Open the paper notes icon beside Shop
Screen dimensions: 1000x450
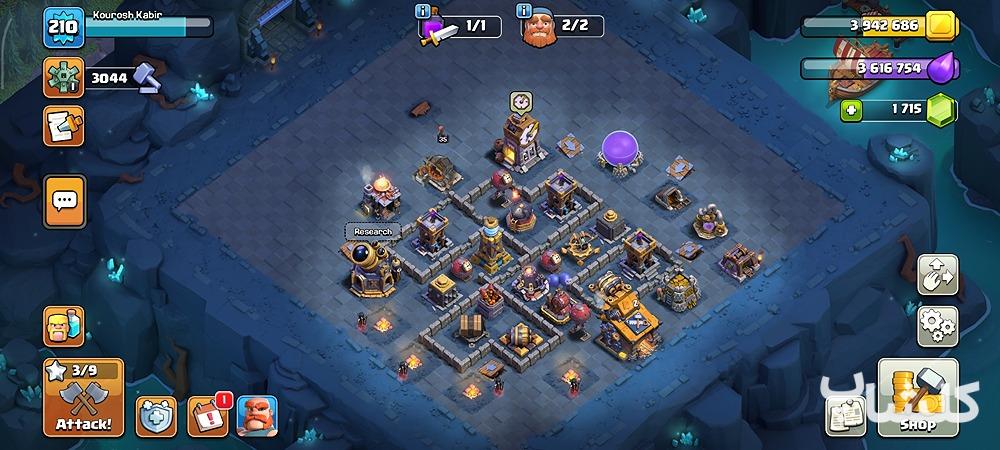(845, 415)
